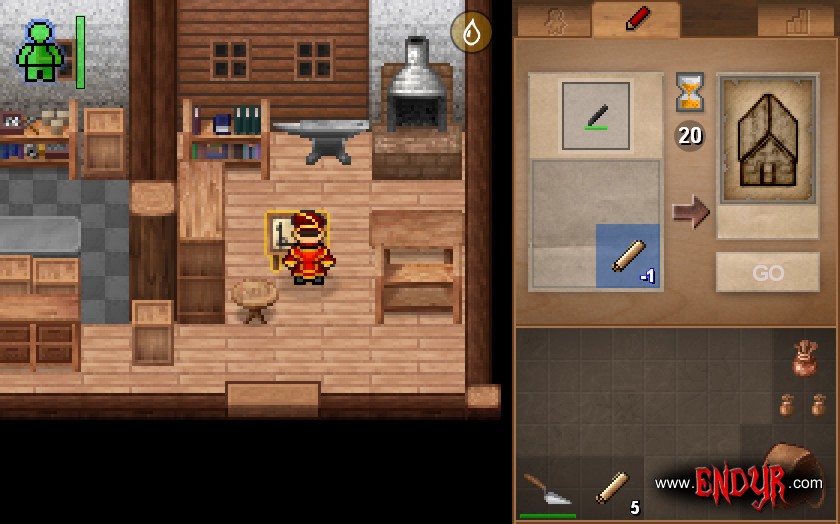
Task: Click the green character status icon
Action: [x=40, y=52]
